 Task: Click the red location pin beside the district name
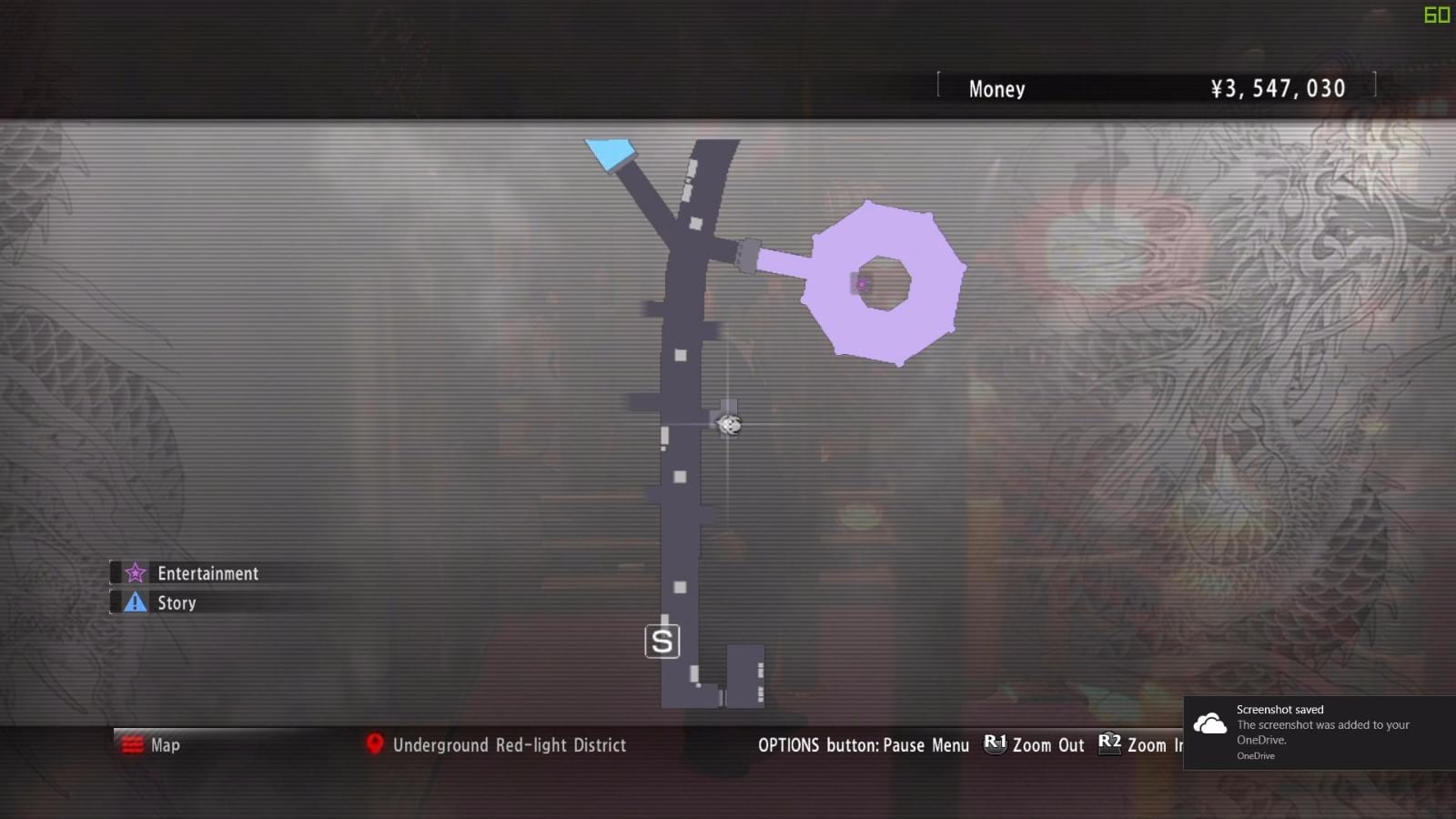pos(373,744)
